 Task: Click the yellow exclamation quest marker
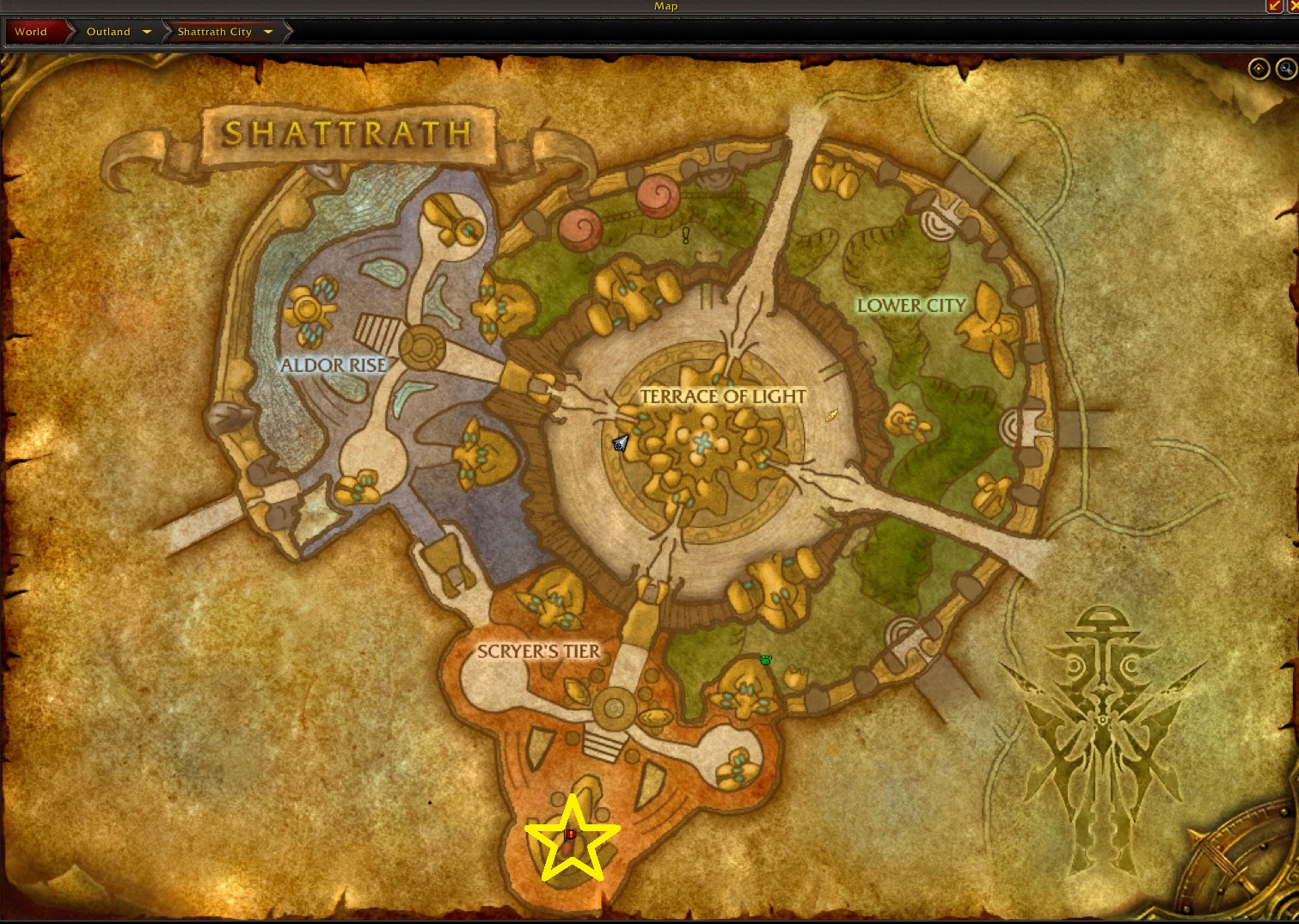point(686,235)
